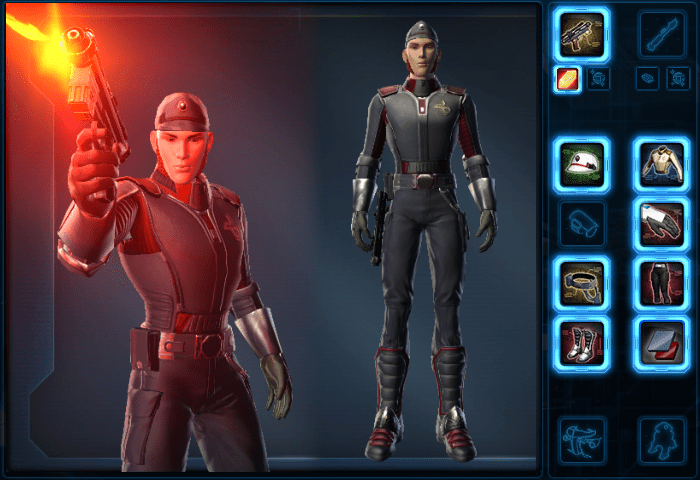Open the jacket chest armor slot
This screenshot has height=480, width=700.
[662, 164]
